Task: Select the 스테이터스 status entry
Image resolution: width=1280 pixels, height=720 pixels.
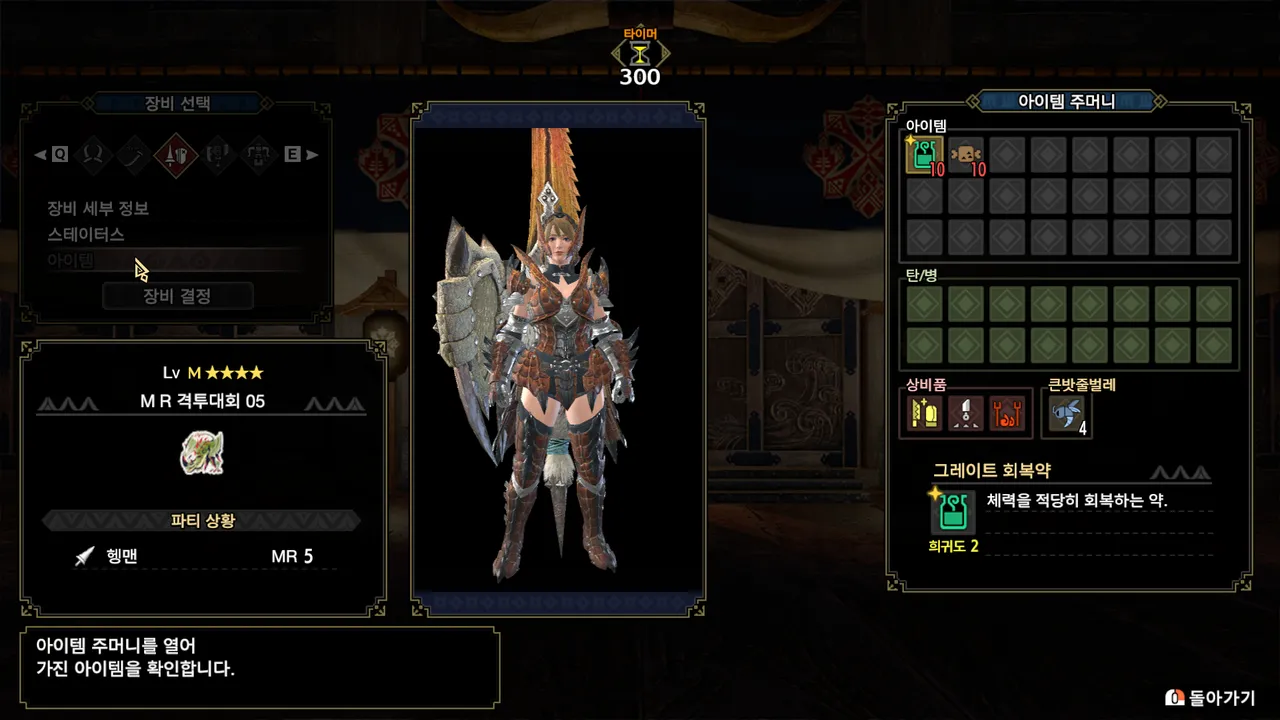Action: click(x=86, y=234)
